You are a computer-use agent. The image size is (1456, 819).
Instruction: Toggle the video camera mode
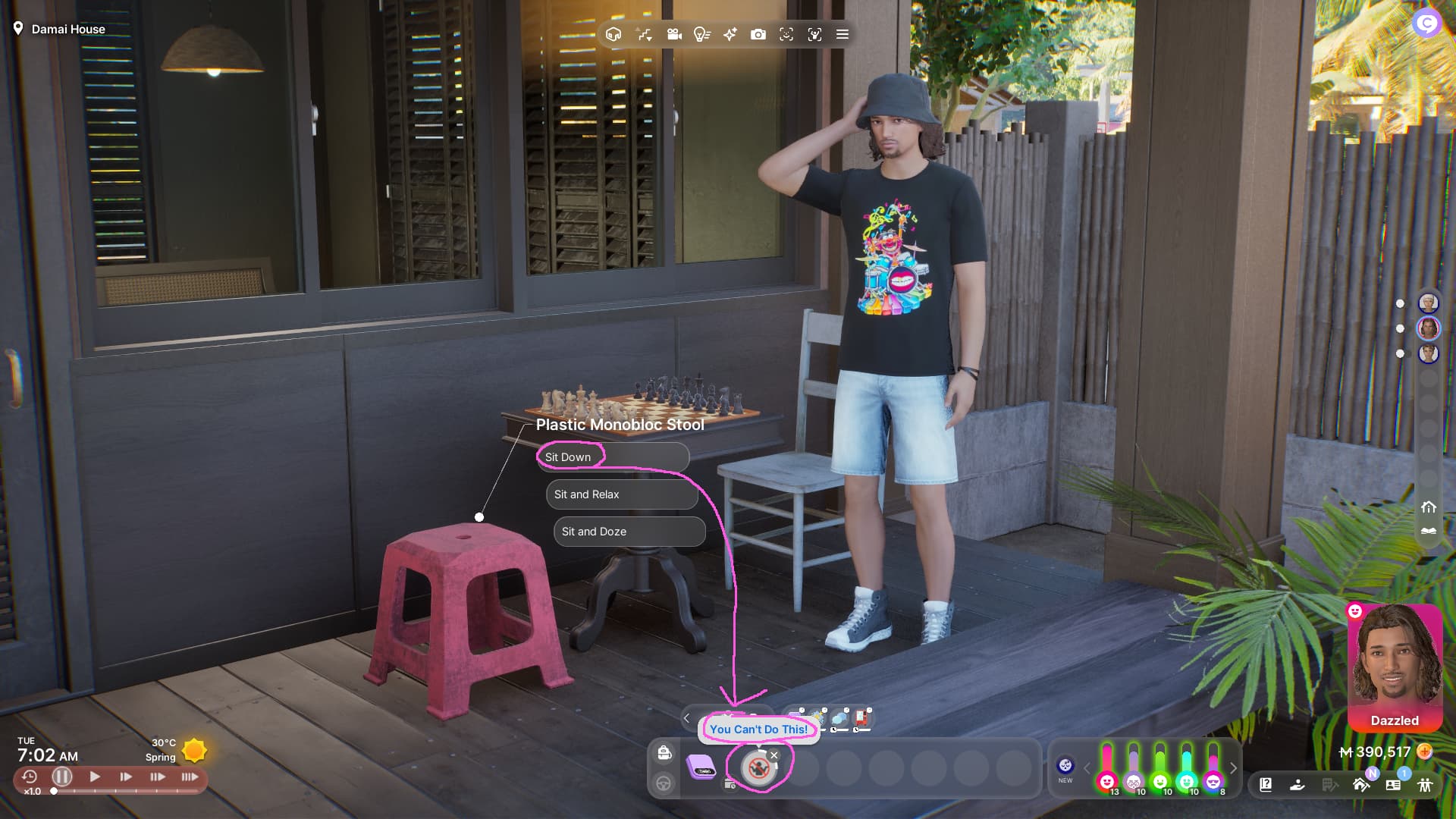point(674,34)
